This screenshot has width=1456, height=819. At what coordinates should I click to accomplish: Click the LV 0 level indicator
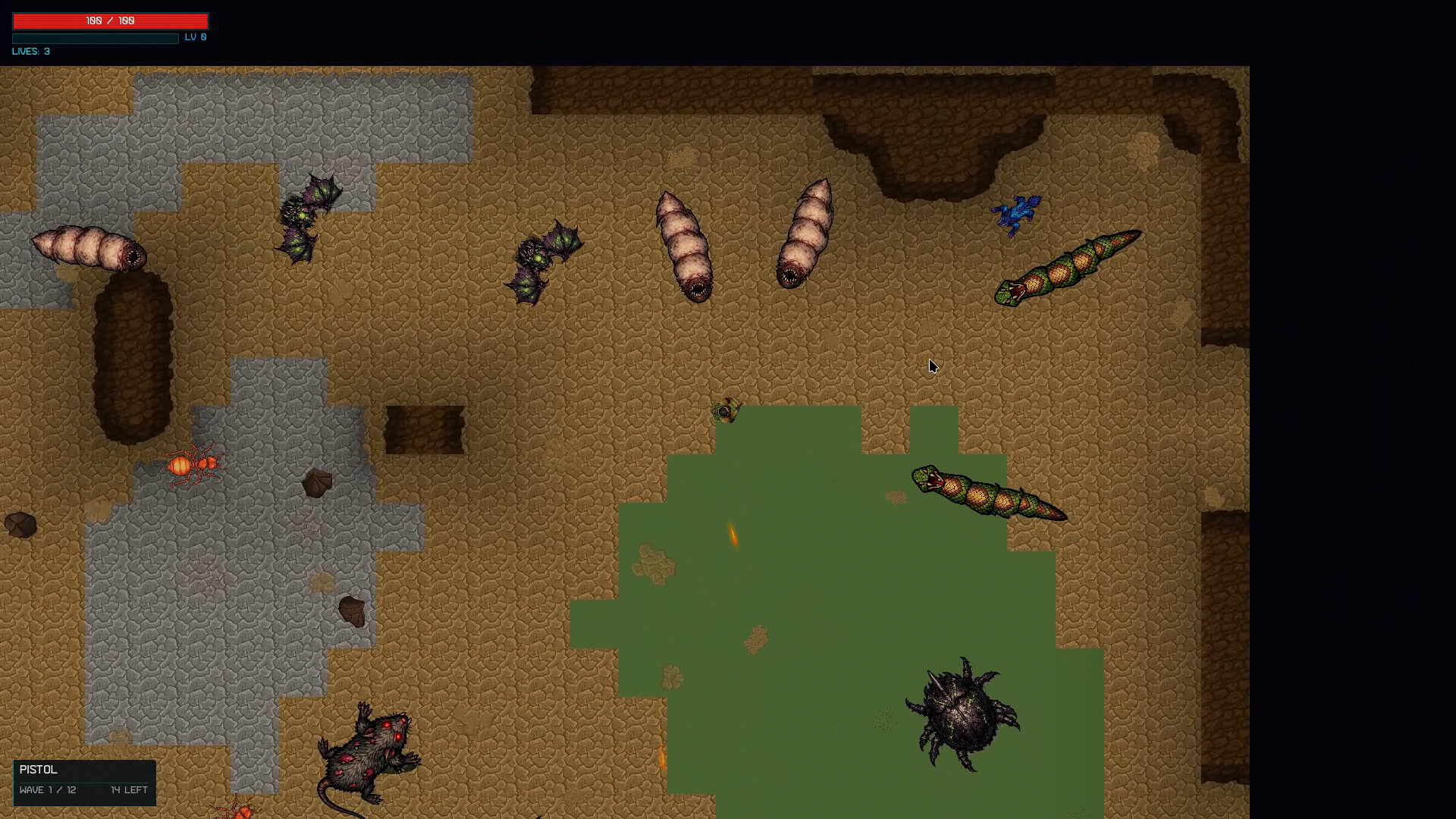[x=195, y=36]
